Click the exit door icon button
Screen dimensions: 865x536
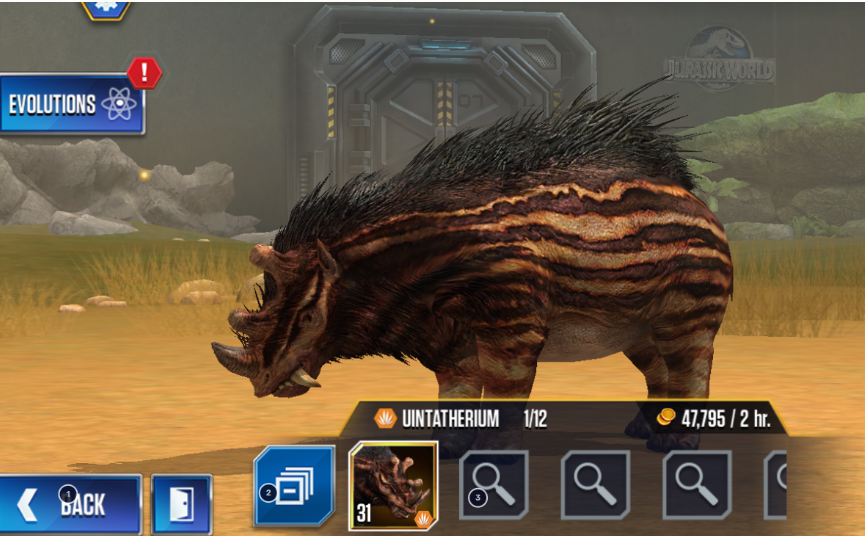(182, 504)
